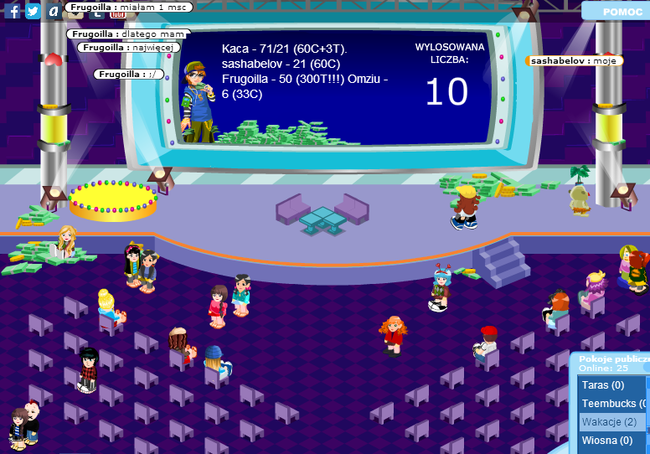The height and width of the screenshot is (454, 650).
Task: Open the Twitter bird icon
Action: tap(33, 12)
